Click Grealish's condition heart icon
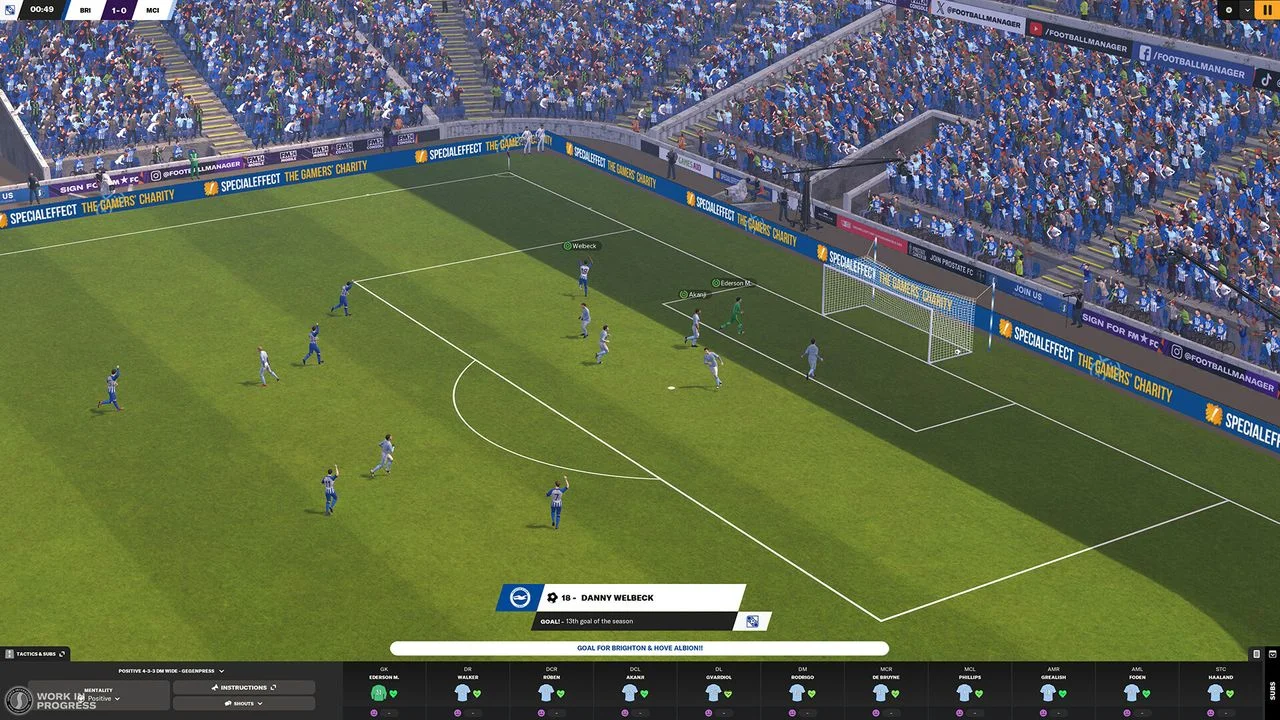The width and height of the screenshot is (1280, 720). click(x=1062, y=693)
